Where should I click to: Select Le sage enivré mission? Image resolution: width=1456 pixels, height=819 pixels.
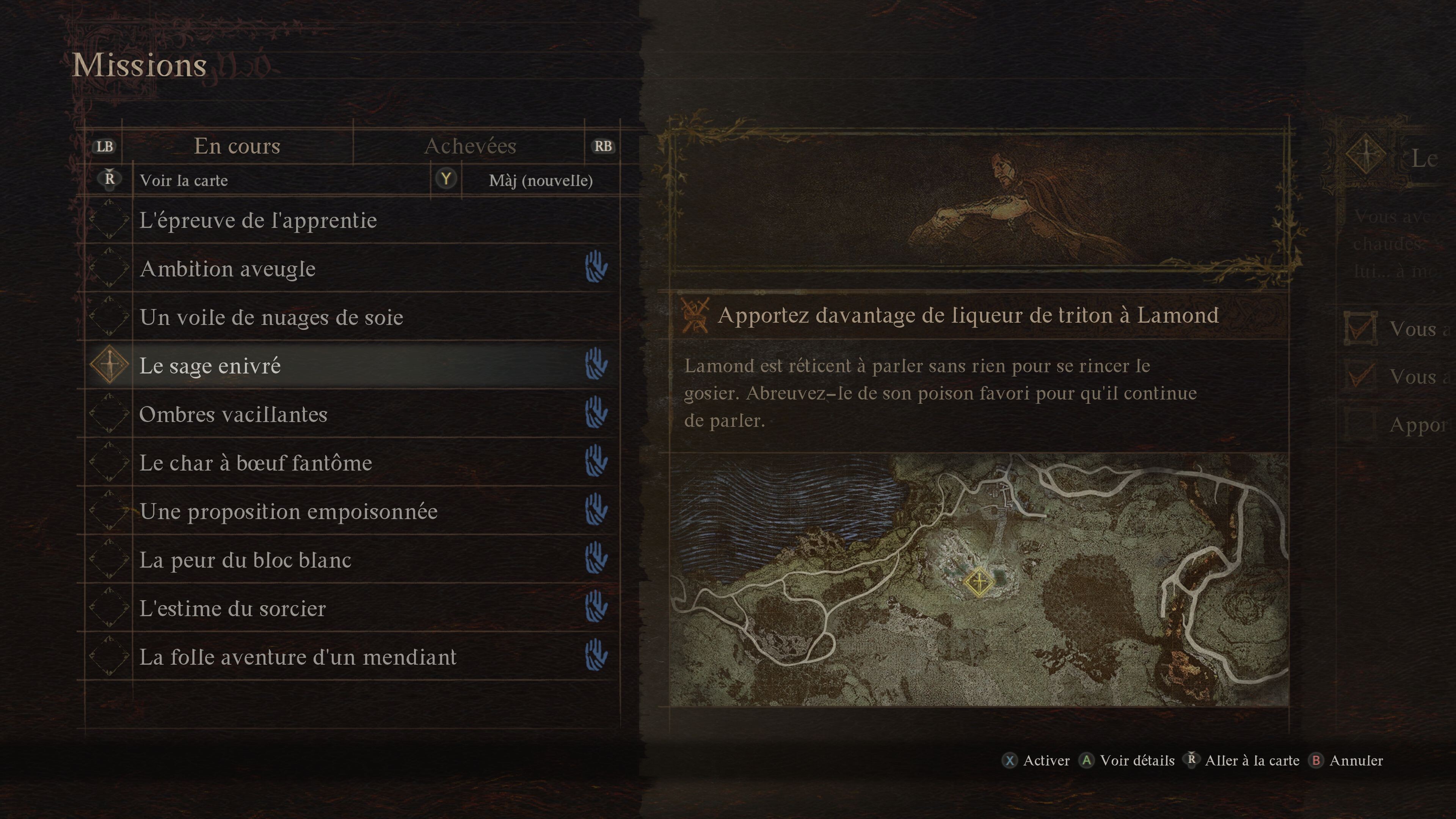[x=210, y=366]
